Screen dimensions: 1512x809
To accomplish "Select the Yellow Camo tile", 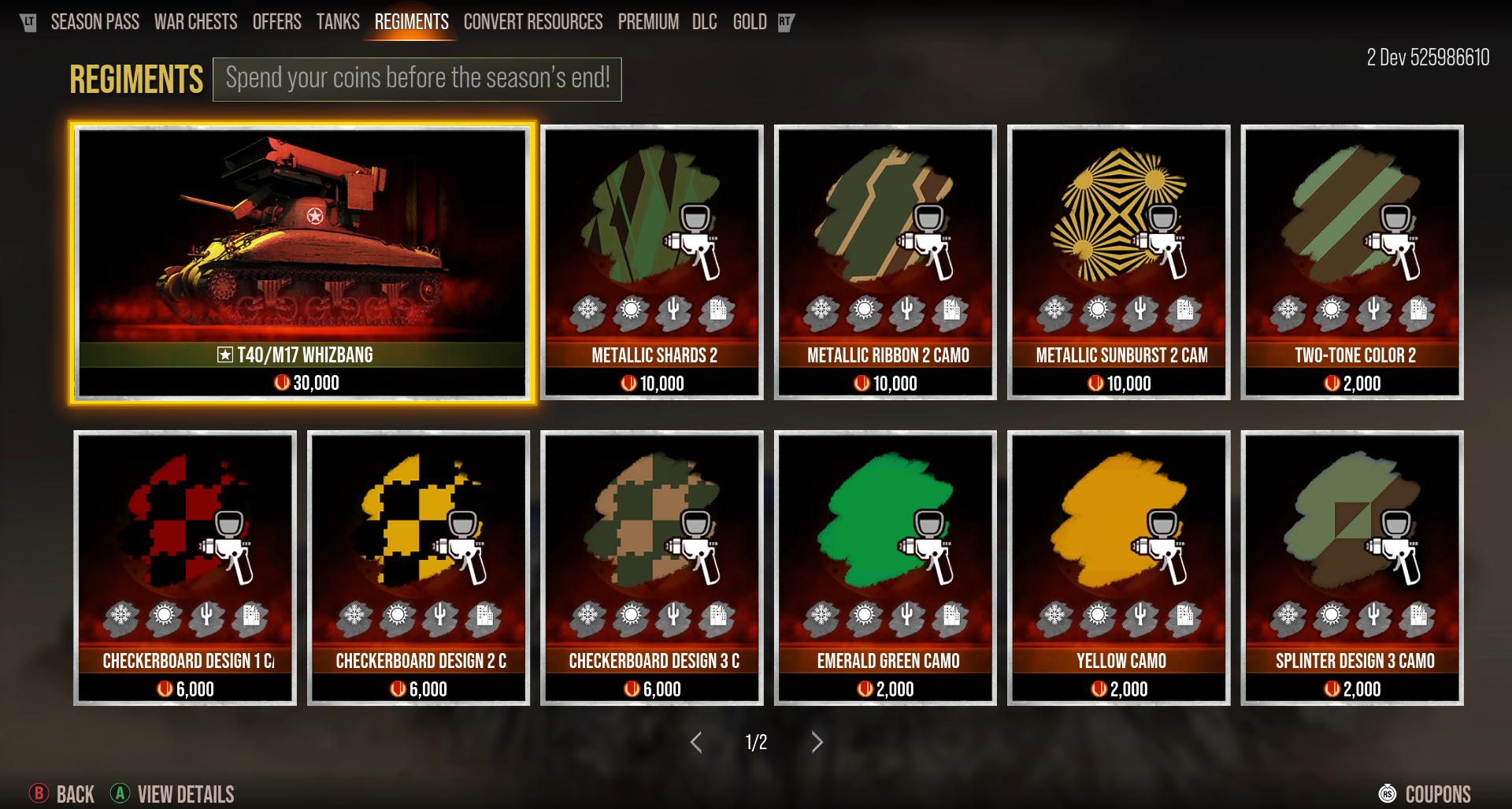I will (x=1118, y=567).
